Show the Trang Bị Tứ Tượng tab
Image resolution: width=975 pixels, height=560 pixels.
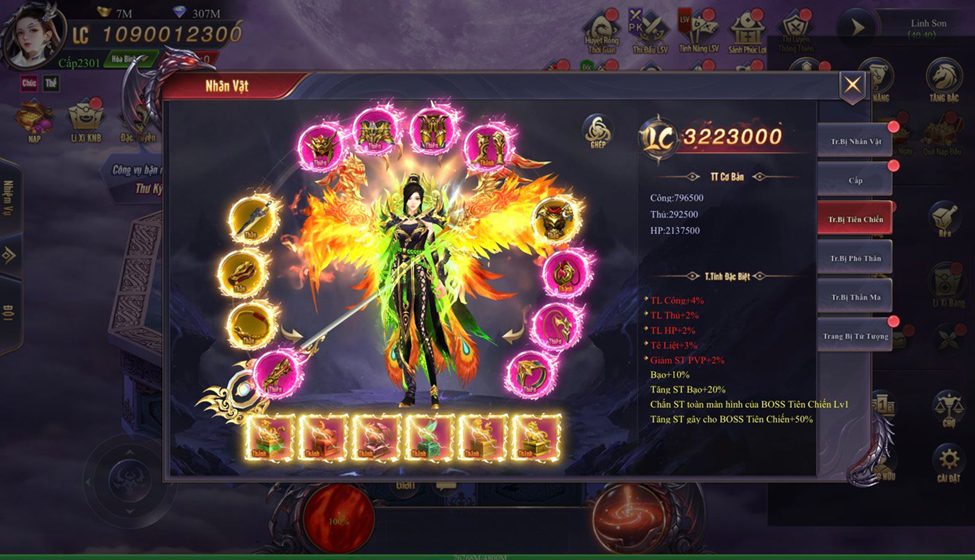[854, 335]
